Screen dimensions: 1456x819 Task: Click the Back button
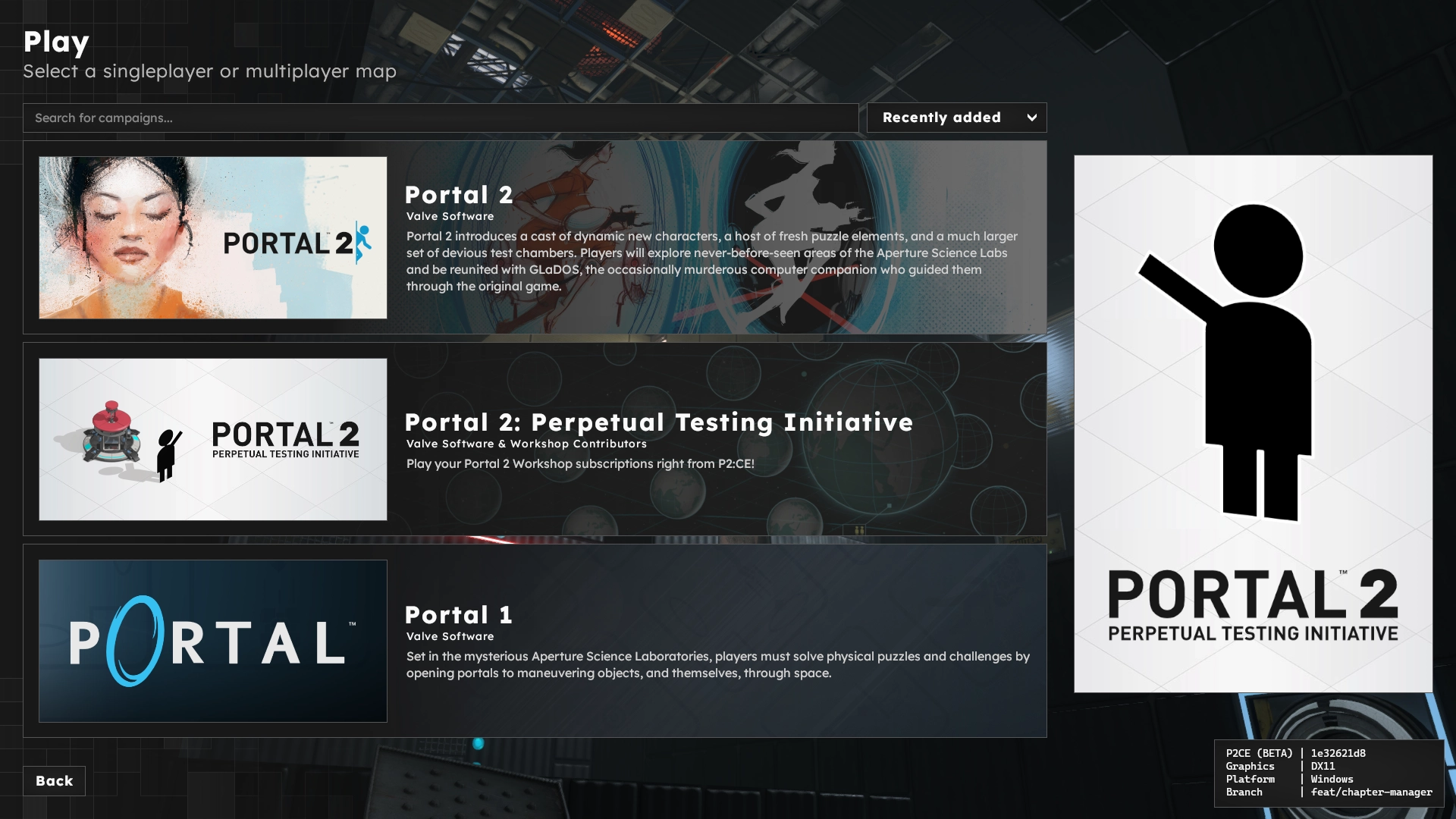pos(54,780)
